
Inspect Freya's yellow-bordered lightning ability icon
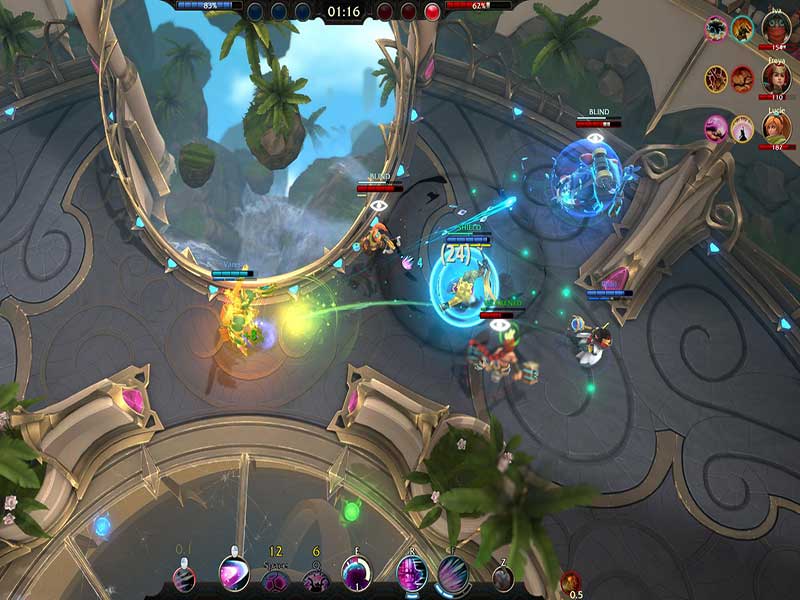(716, 79)
